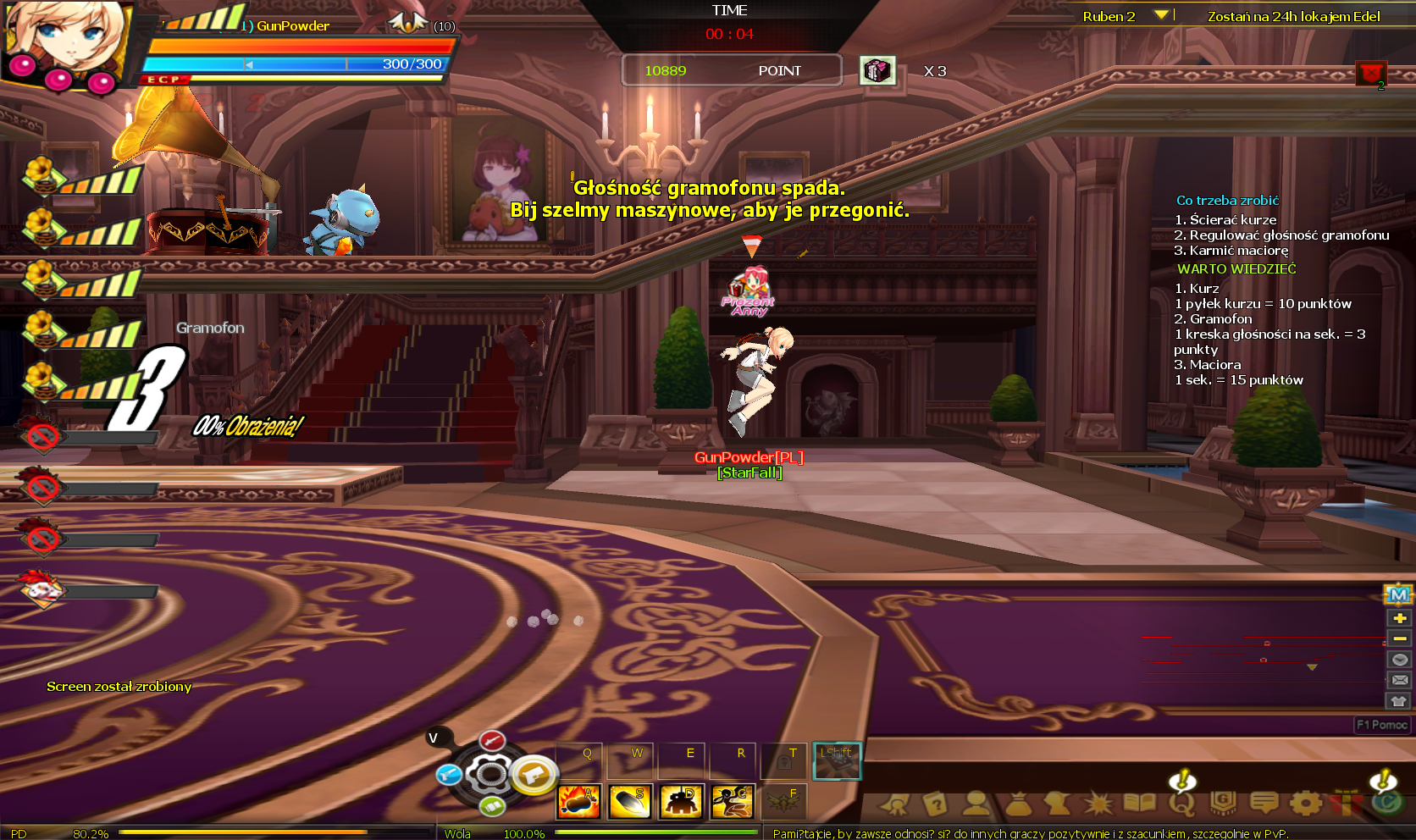Open the guild G shield icon
Screen dimensions: 1416x840
tap(1222, 802)
